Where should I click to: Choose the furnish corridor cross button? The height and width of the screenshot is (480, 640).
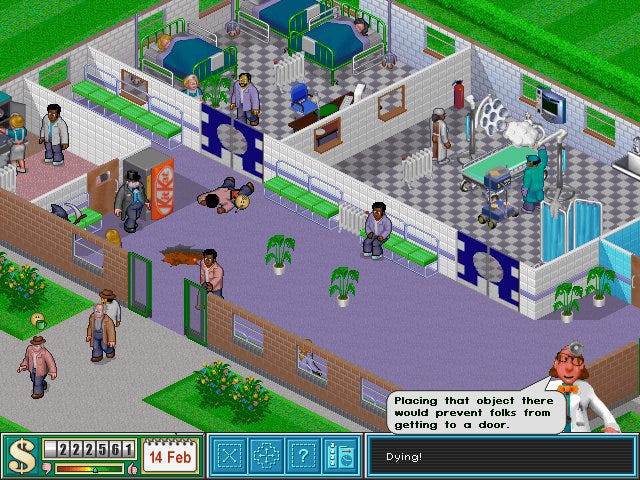[264, 456]
